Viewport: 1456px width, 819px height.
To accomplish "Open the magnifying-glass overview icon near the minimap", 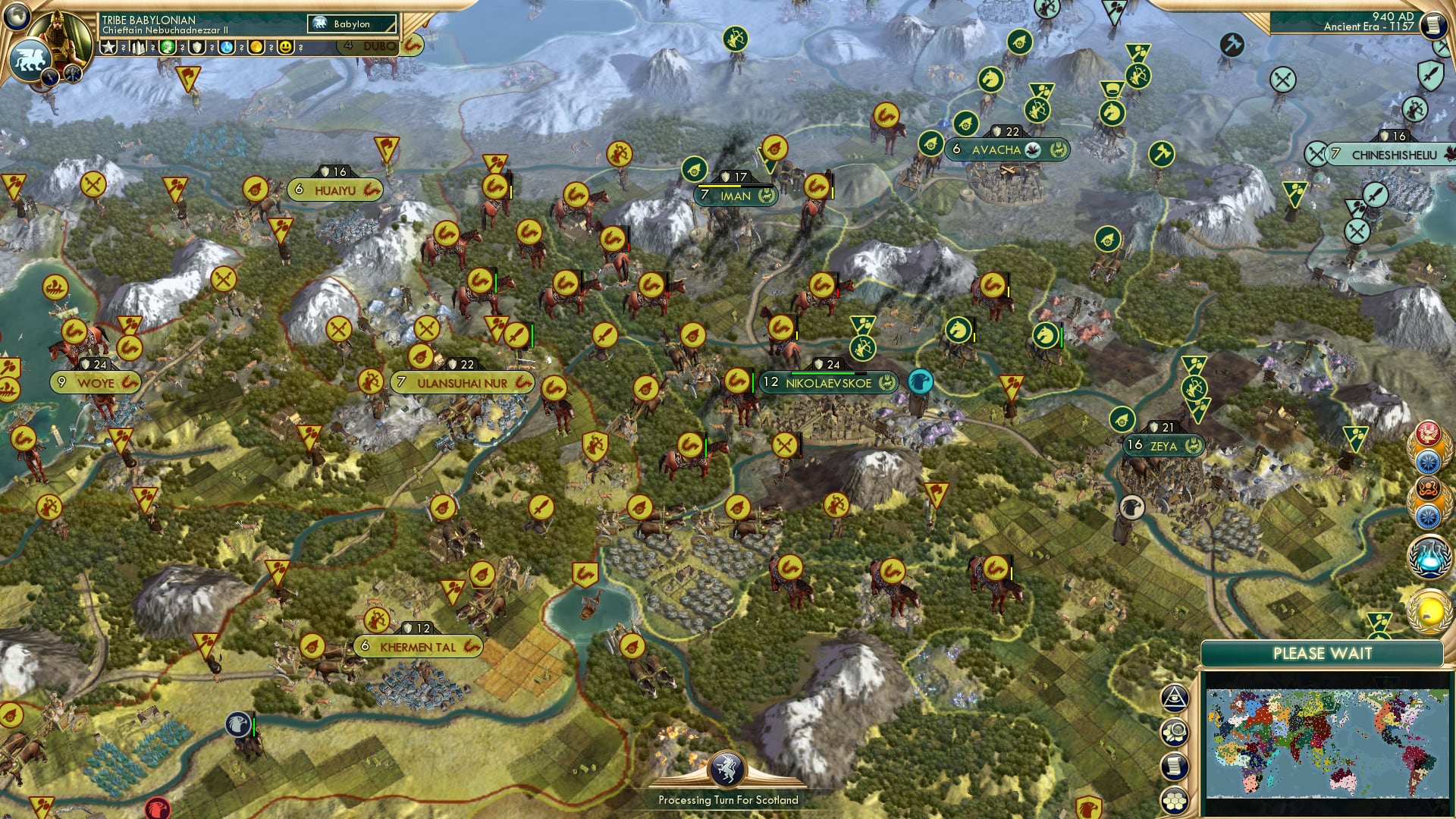I will click(1175, 730).
